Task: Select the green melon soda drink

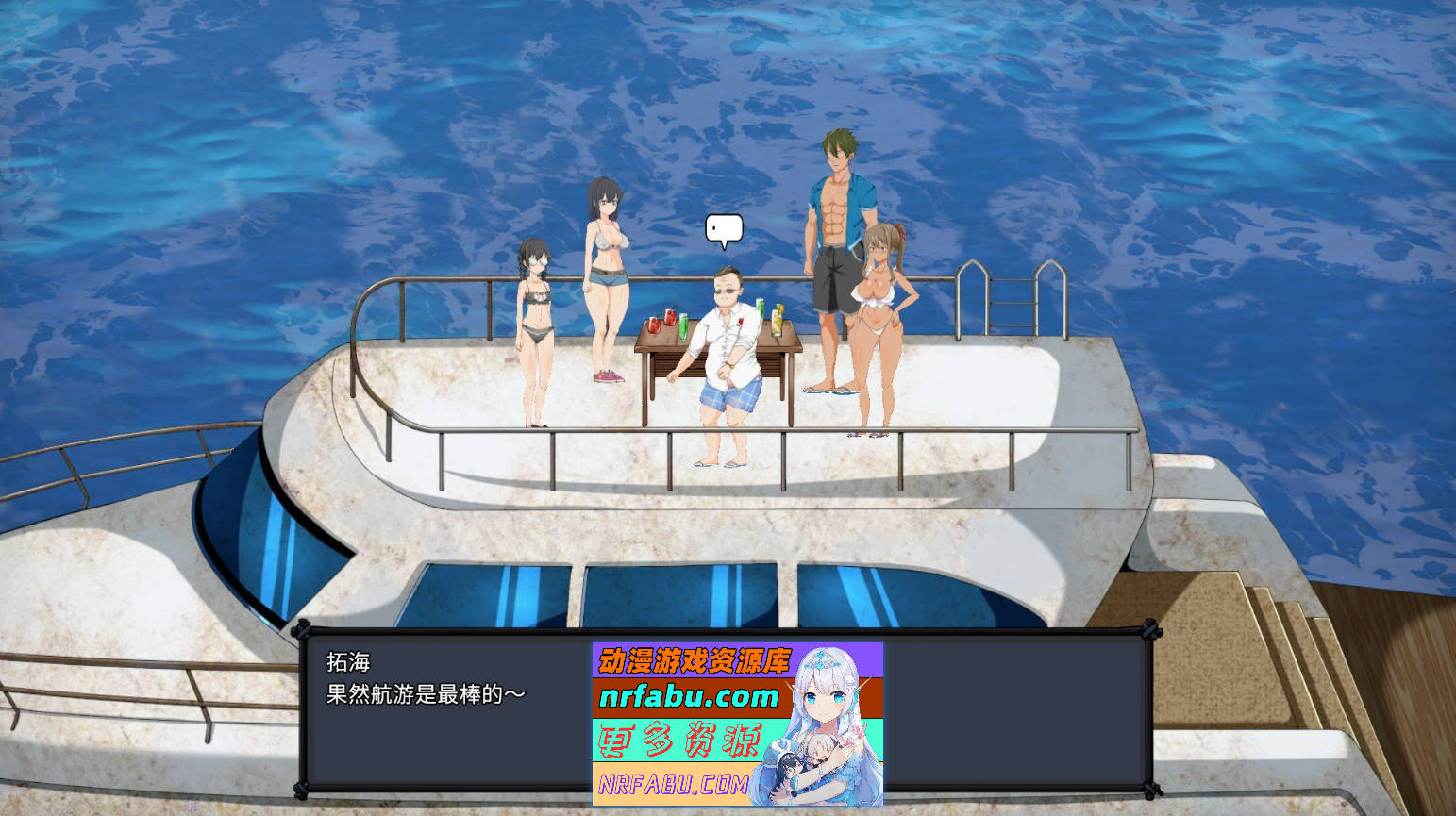Action: tap(683, 328)
